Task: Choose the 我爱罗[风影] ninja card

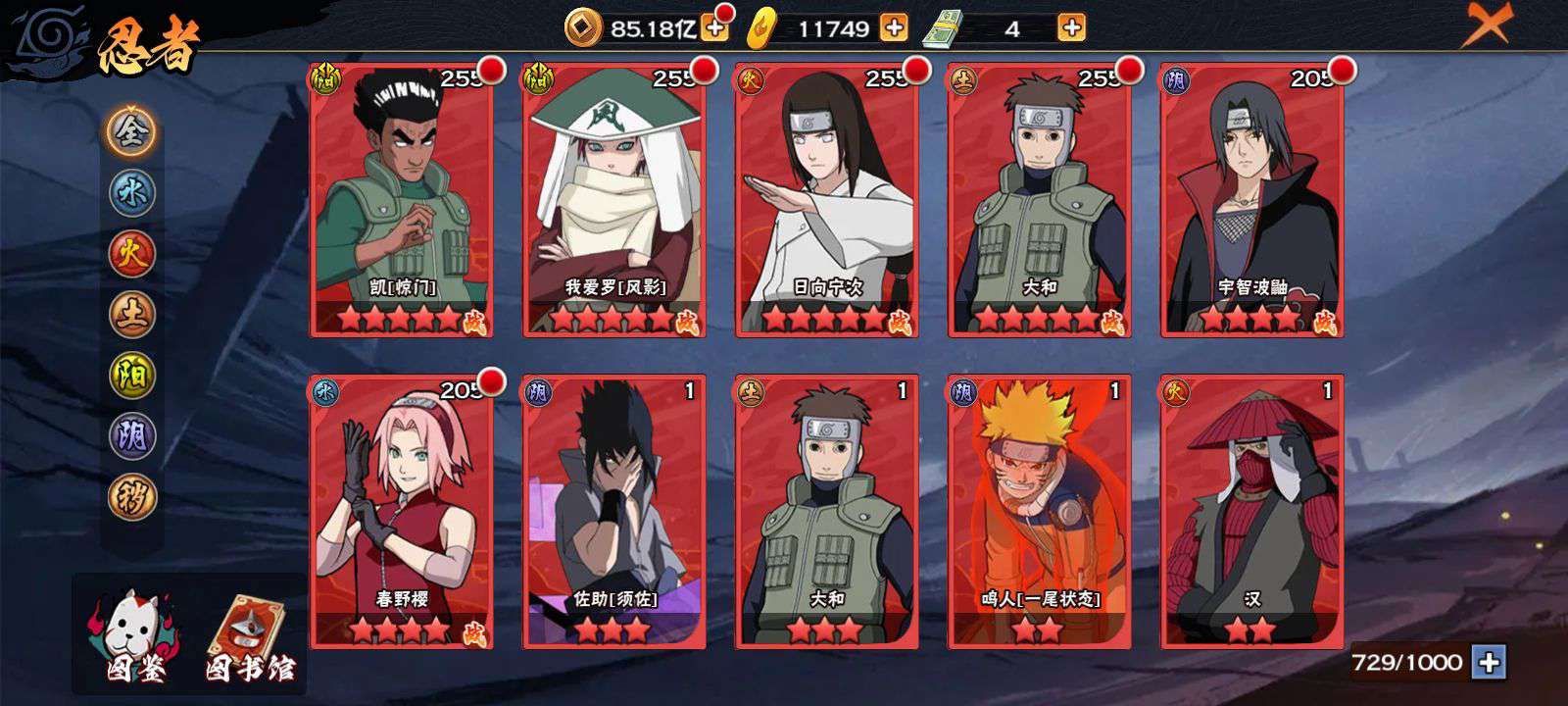Action: click(x=614, y=201)
